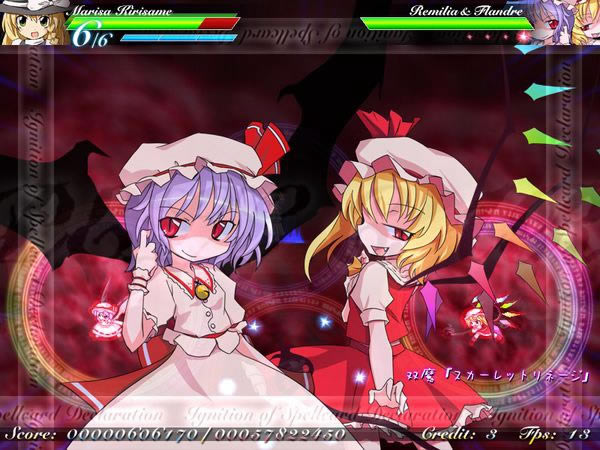Click Marisa Kirisame's player portrait
The image size is (600, 450).
point(30,26)
